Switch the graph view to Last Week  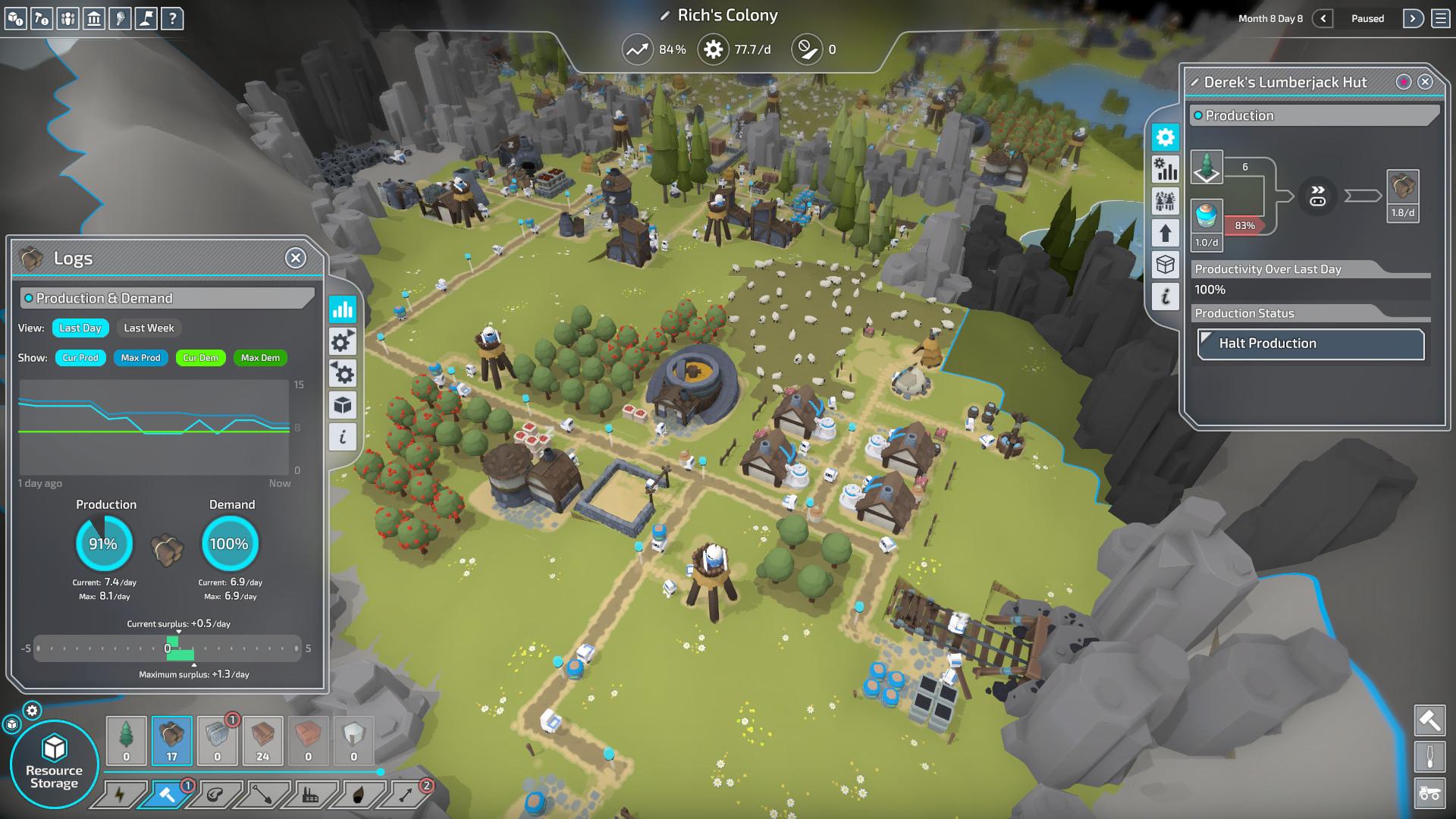click(x=149, y=328)
